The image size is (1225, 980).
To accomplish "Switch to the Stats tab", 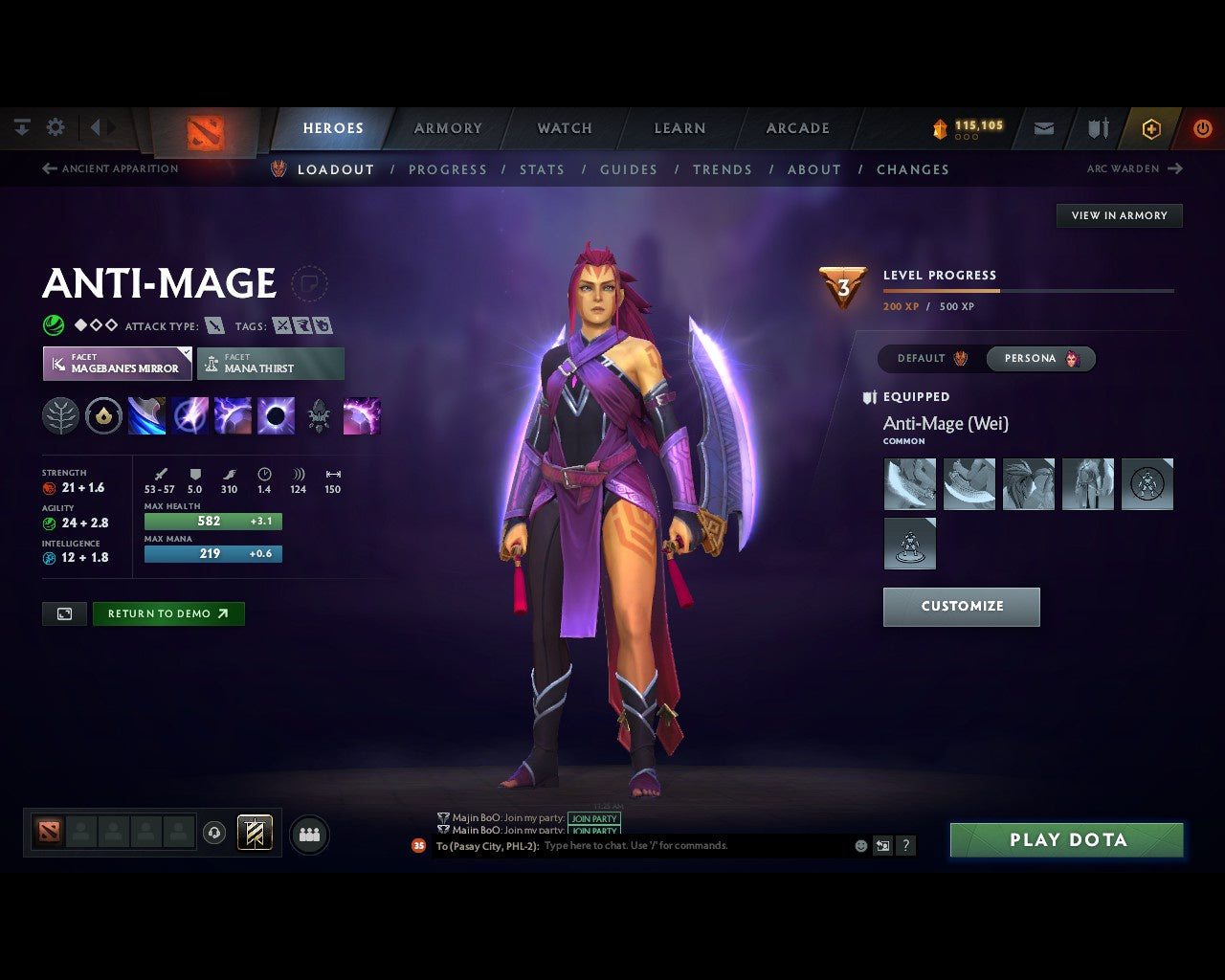I will (542, 169).
